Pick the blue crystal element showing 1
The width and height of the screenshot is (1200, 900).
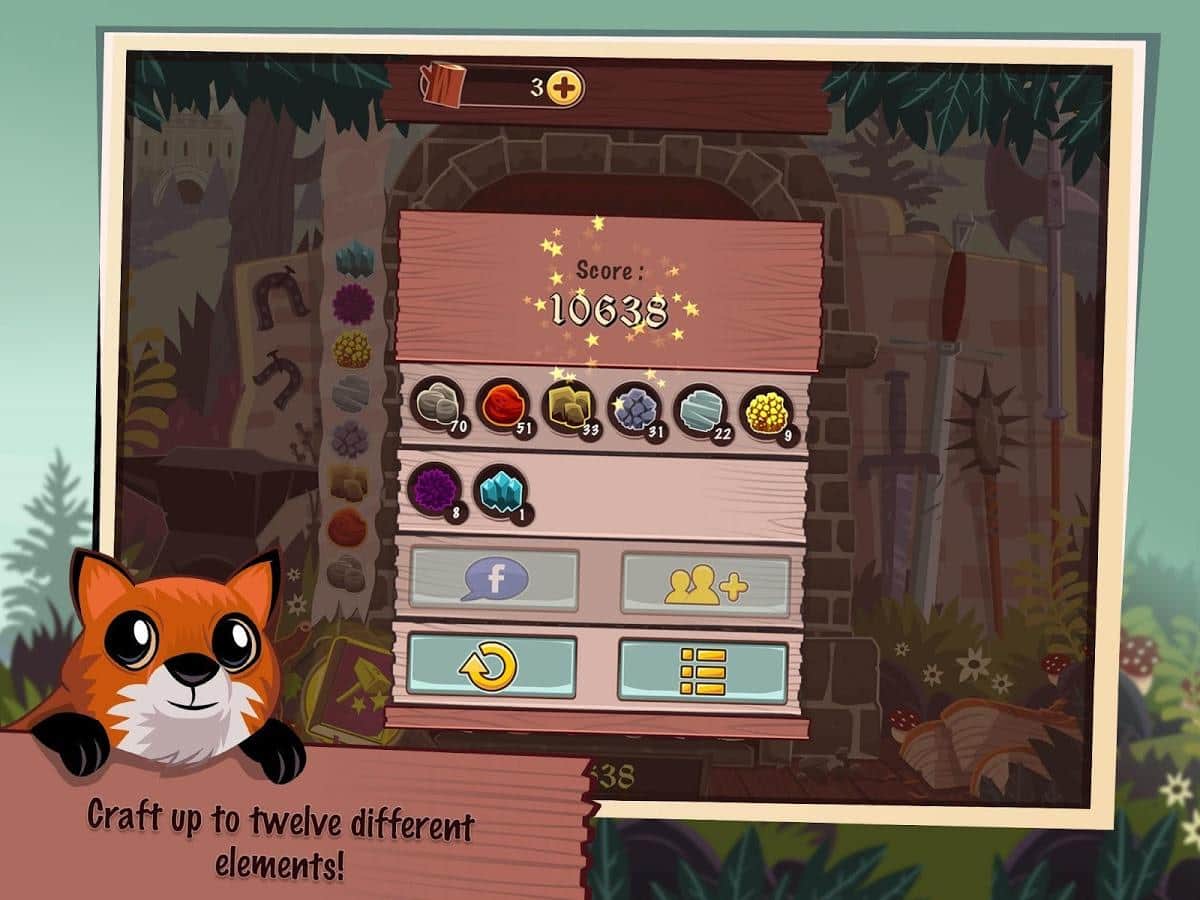[500, 492]
